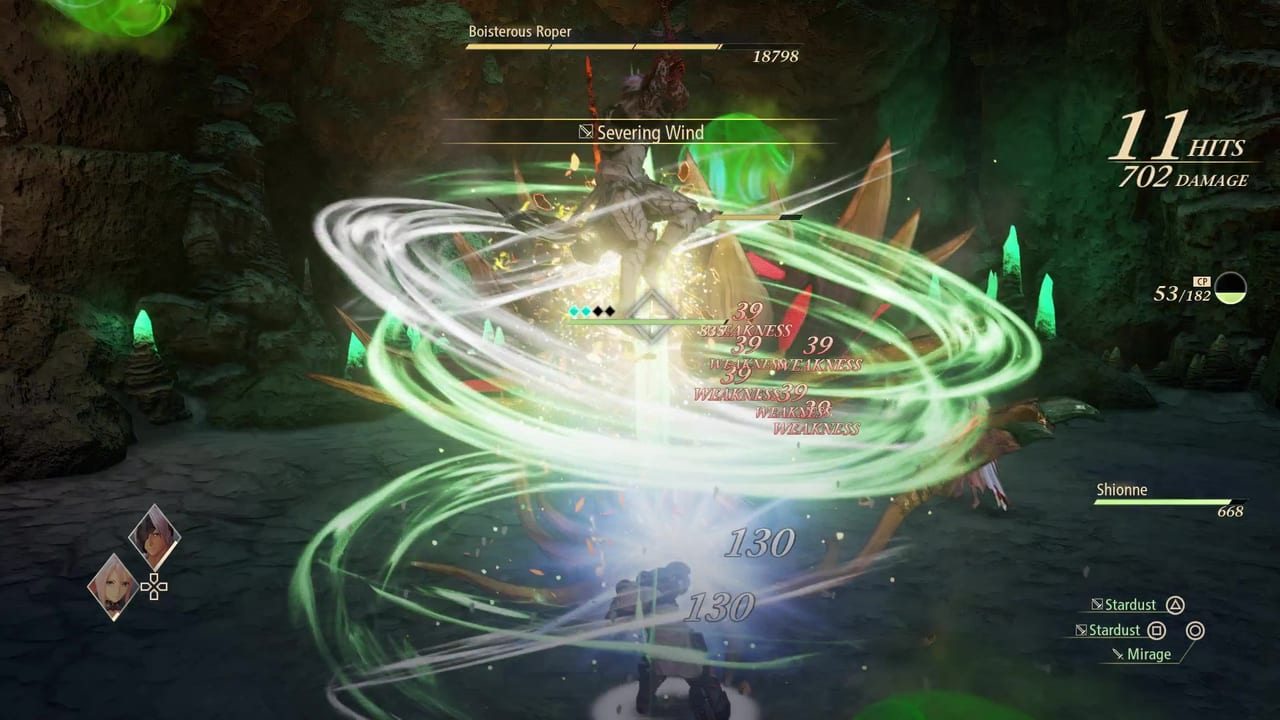
Task: Toggle the circular CP boost gauge indicator
Action: pos(1230,290)
